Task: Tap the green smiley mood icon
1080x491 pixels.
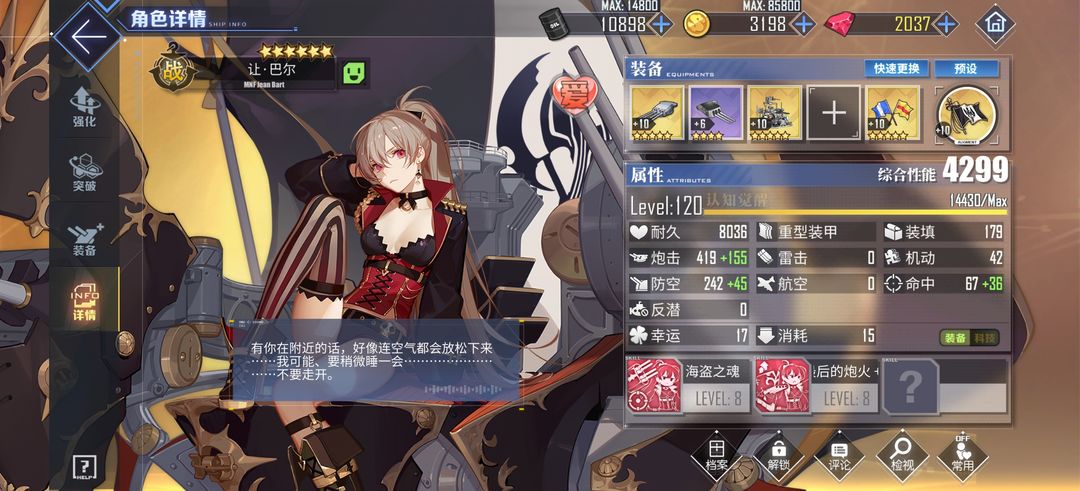Action: [x=354, y=72]
